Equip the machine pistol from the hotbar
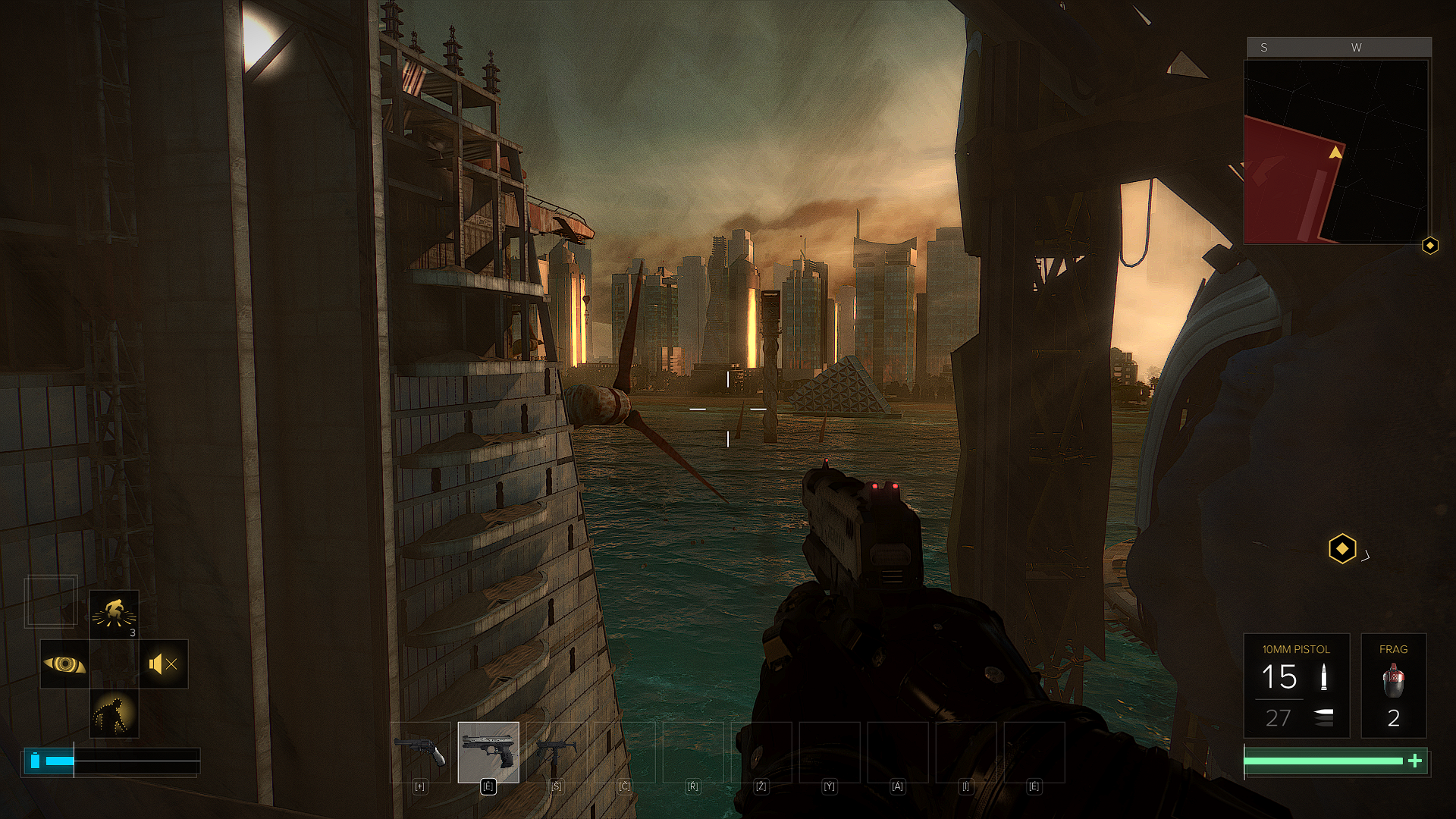The width and height of the screenshot is (1456, 819). [x=557, y=752]
